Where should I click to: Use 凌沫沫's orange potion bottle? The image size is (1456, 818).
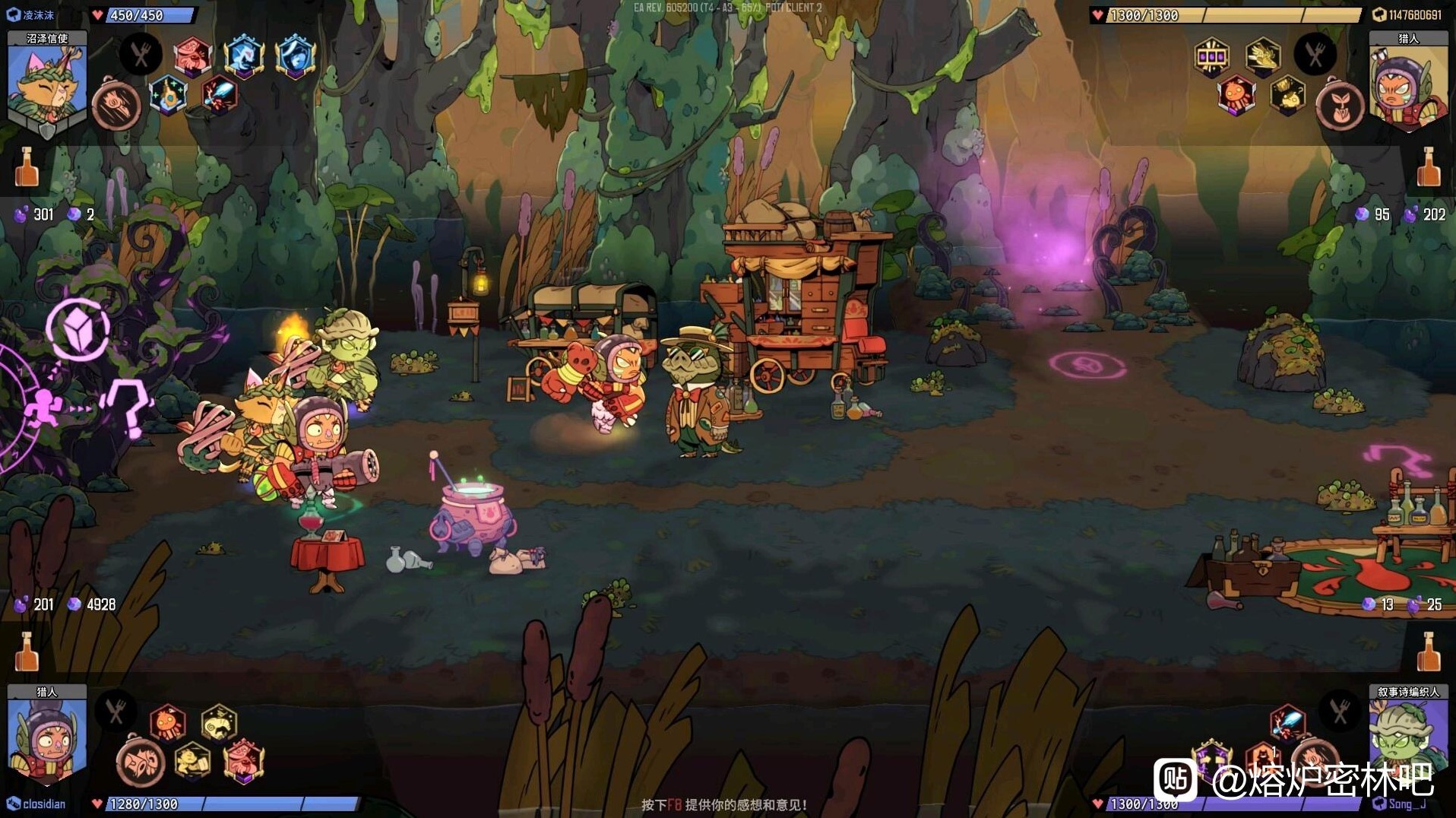(x=27, y=166)
